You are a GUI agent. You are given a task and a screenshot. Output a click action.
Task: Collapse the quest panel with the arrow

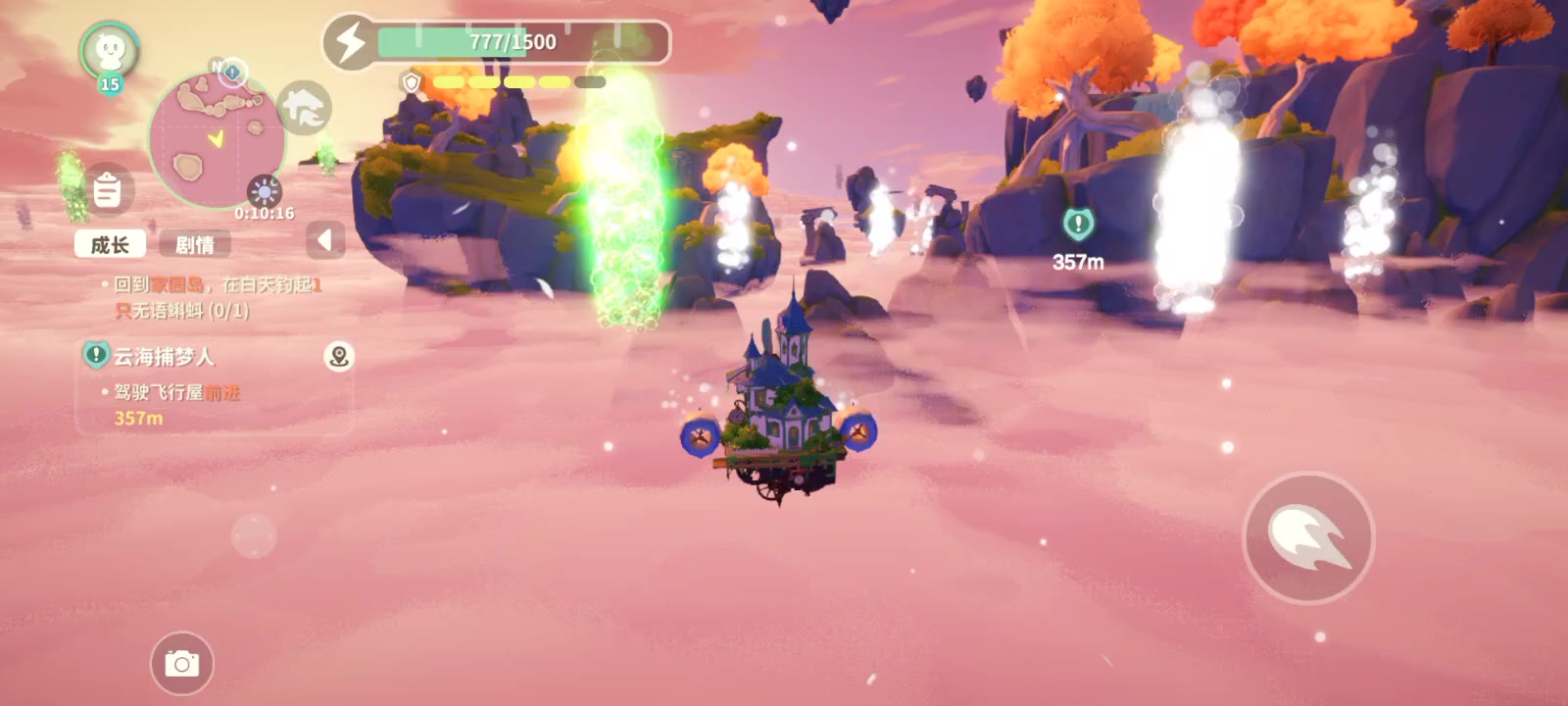click(x=325, y=240)
